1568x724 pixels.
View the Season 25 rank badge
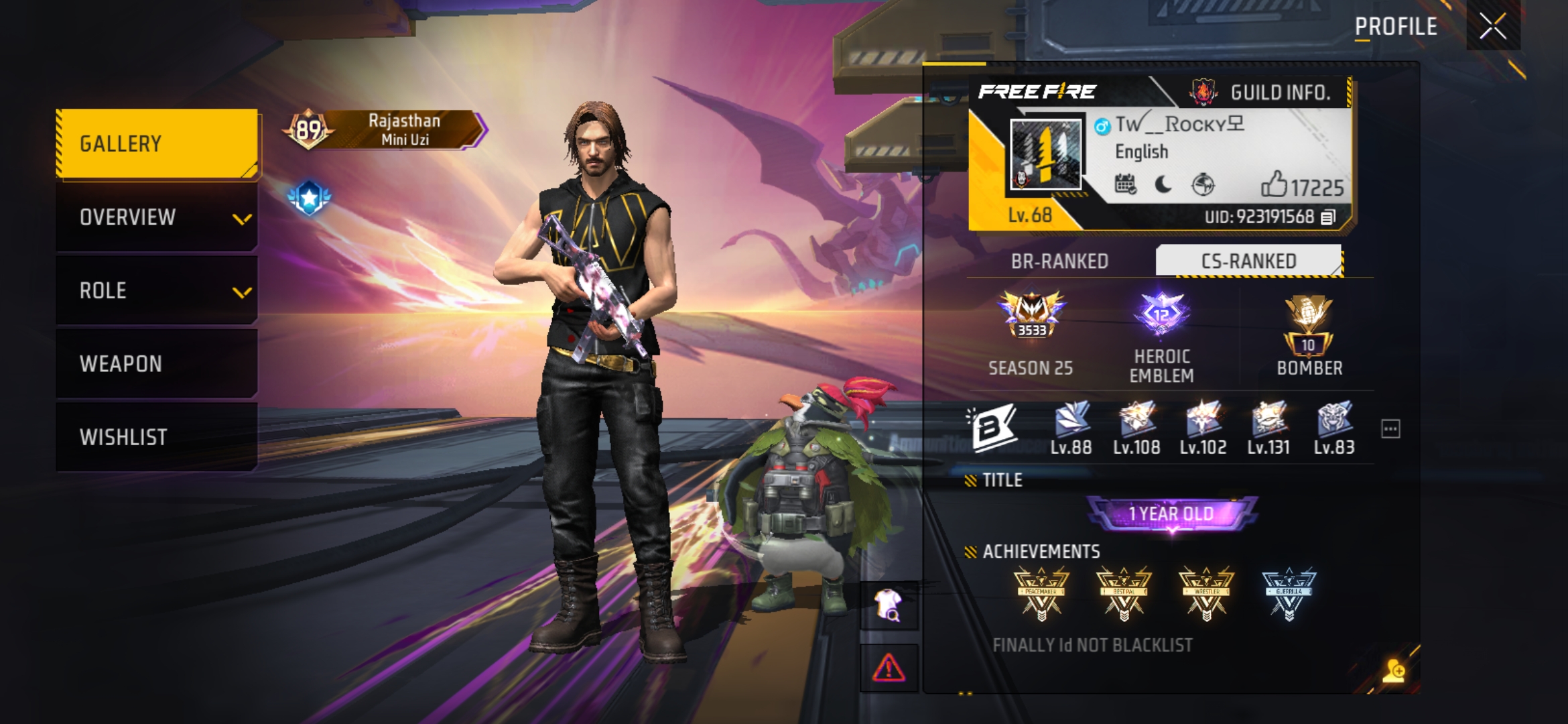(1031, 315)
